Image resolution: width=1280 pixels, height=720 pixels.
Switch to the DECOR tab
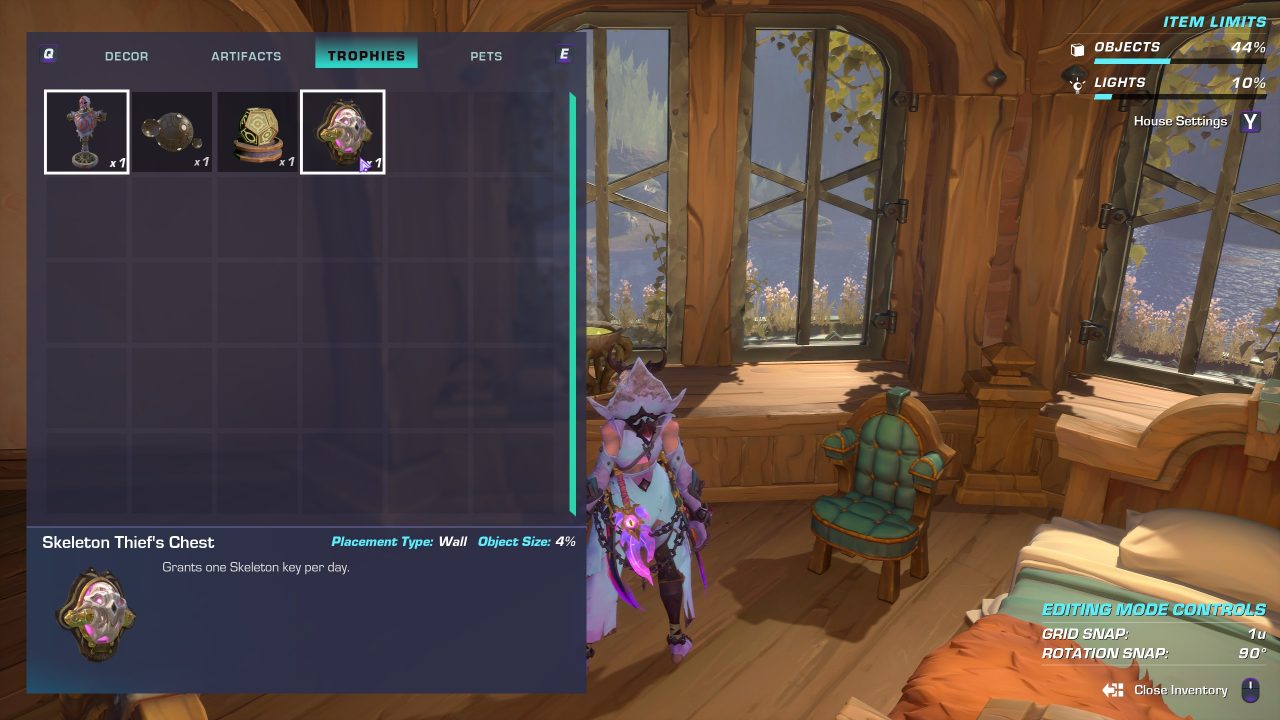(126, 56)
